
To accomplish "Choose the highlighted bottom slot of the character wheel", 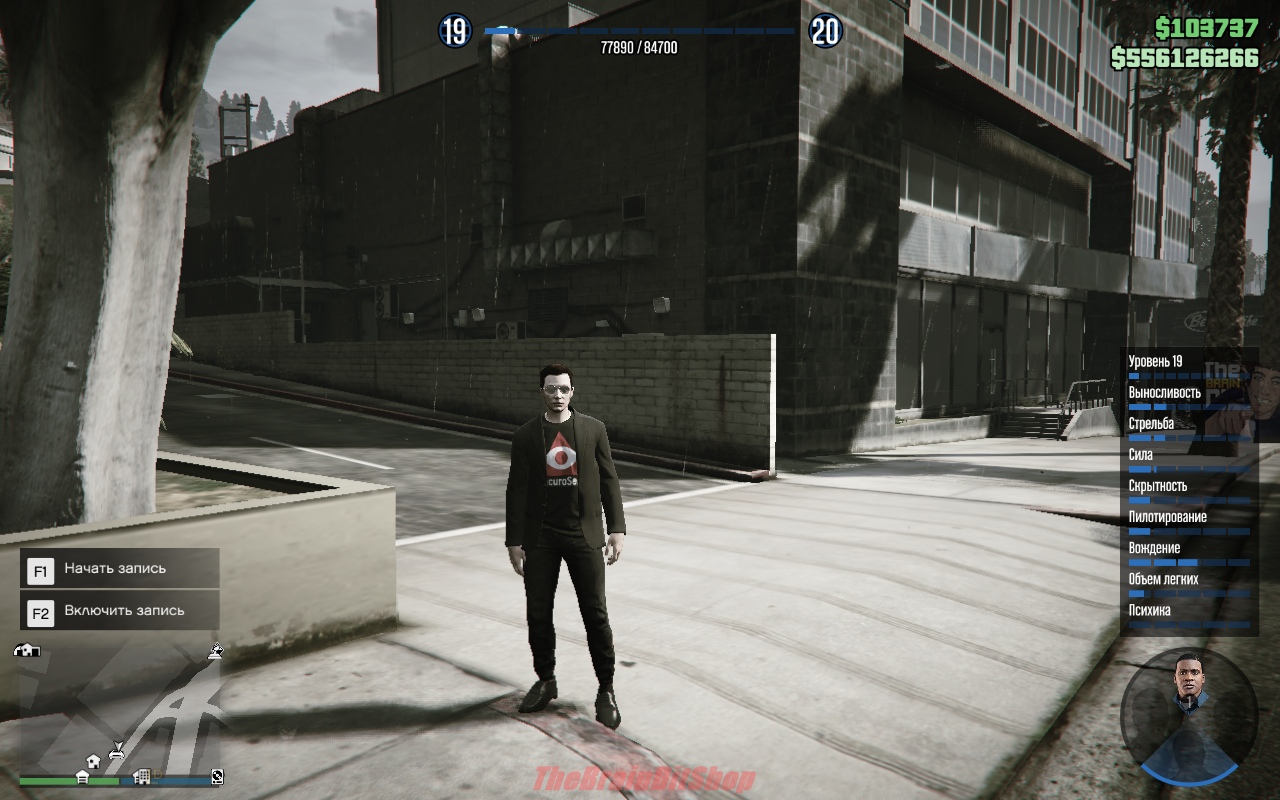I will [x=1188, y=763].
